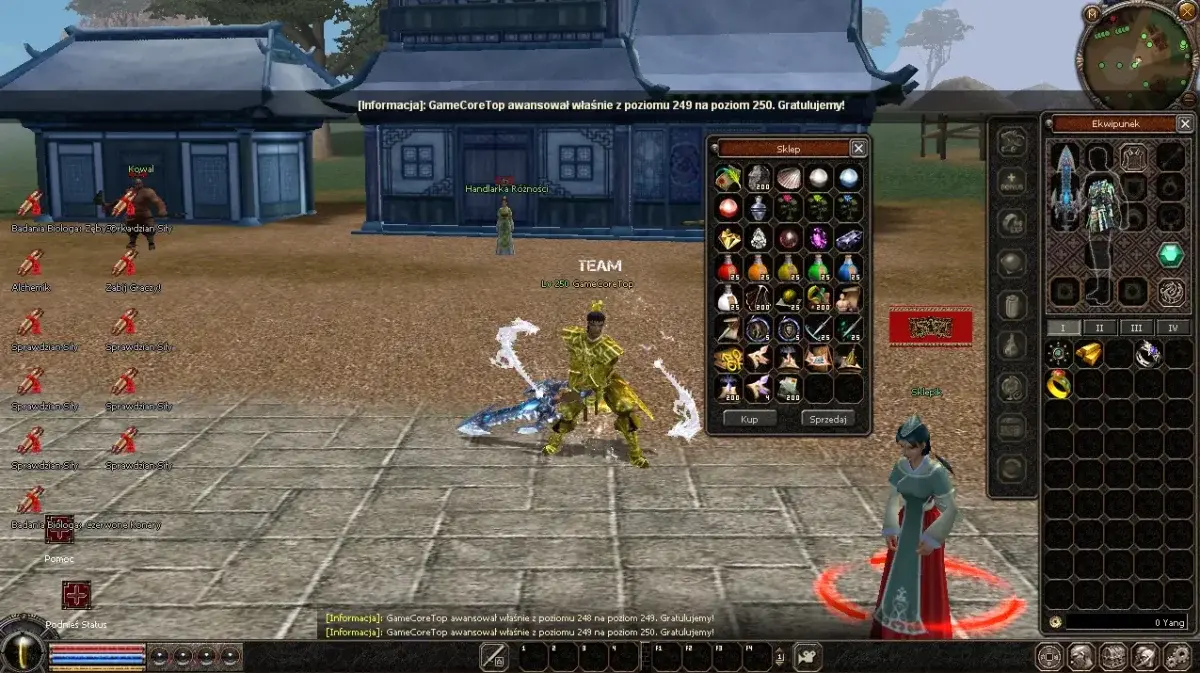This screenshot has height=673, width=1200.
Task: Open the minimap's M map button
Action: pyautogui.click(x=1091, y=13)
